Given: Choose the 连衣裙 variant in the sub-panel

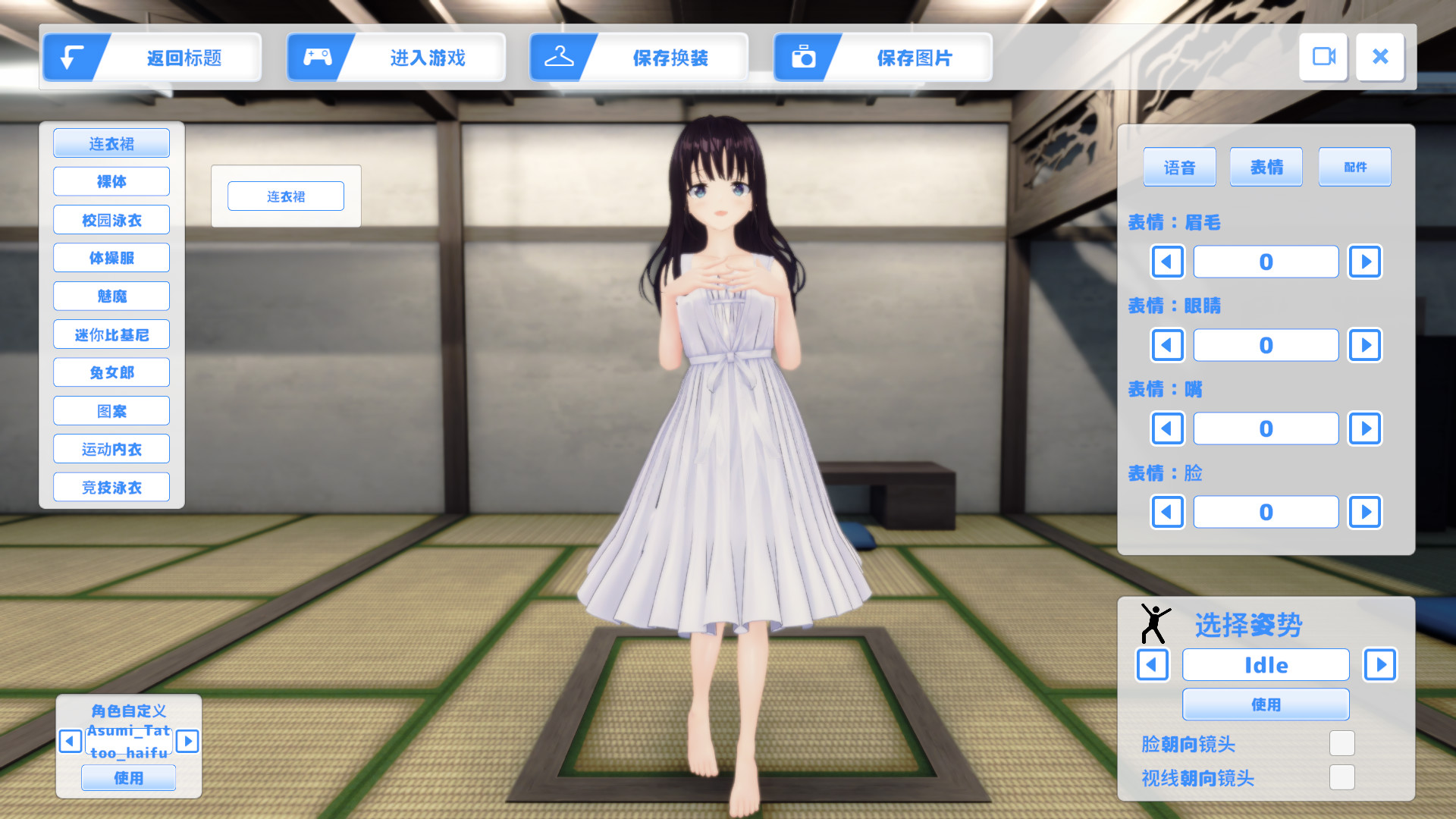Looking at the screenshot, I should 286,196.
